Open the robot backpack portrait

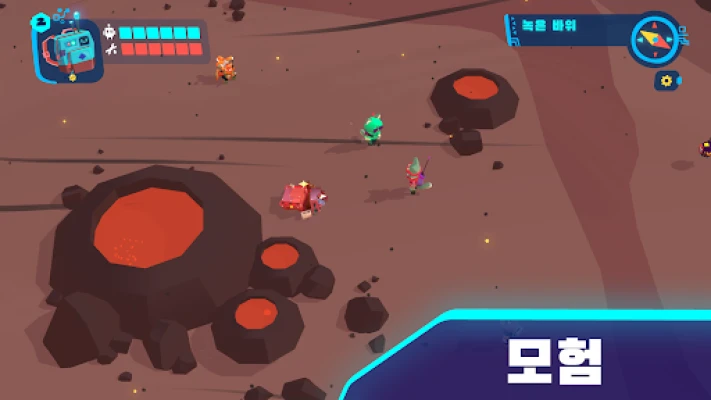[x=70, y=50]
